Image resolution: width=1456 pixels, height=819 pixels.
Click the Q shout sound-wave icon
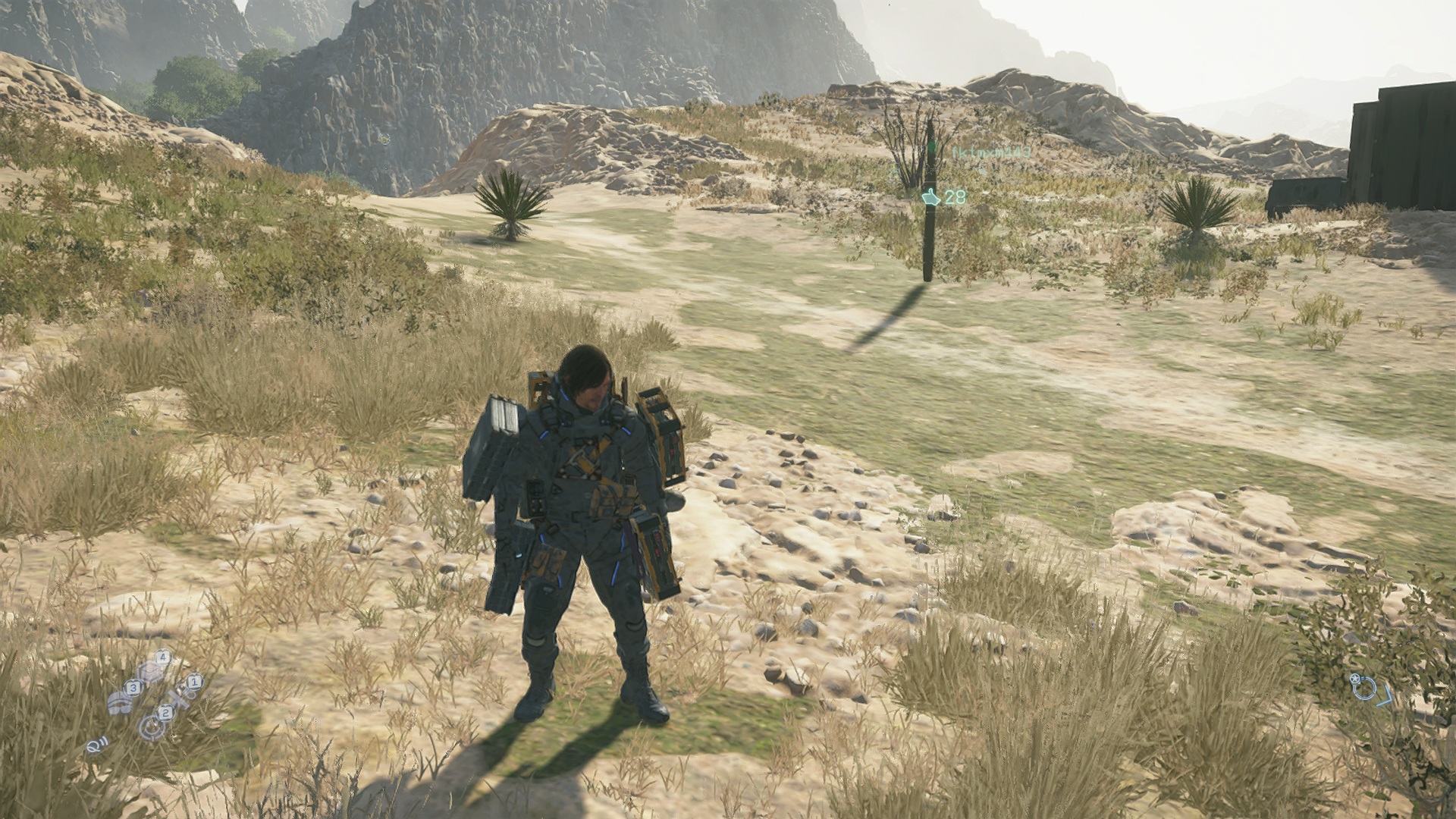tap(96, 745)
